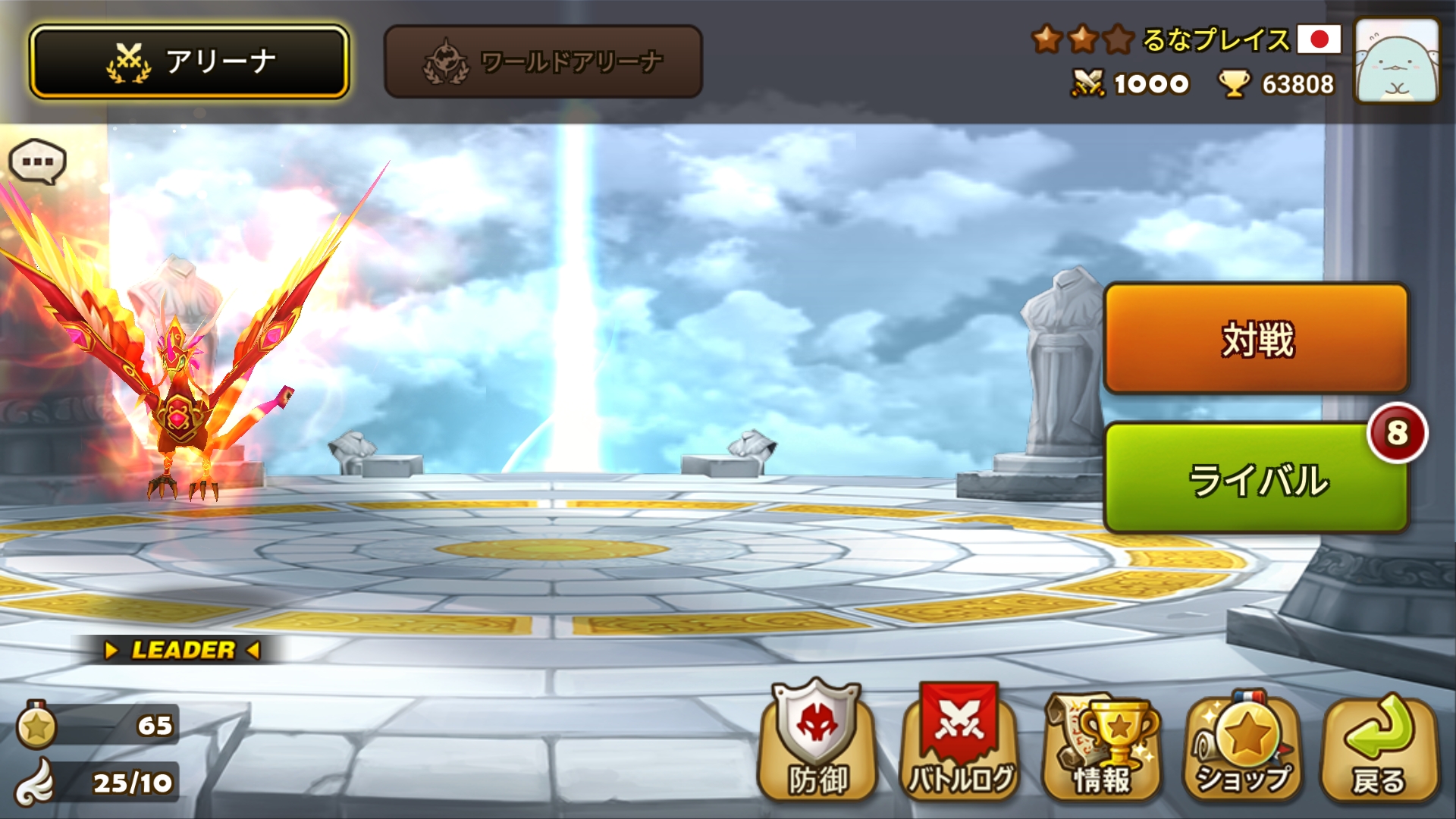Open the ライバル rival list
The image size is (1456, 819).
pyautogui.click(x=1256, y=479)
